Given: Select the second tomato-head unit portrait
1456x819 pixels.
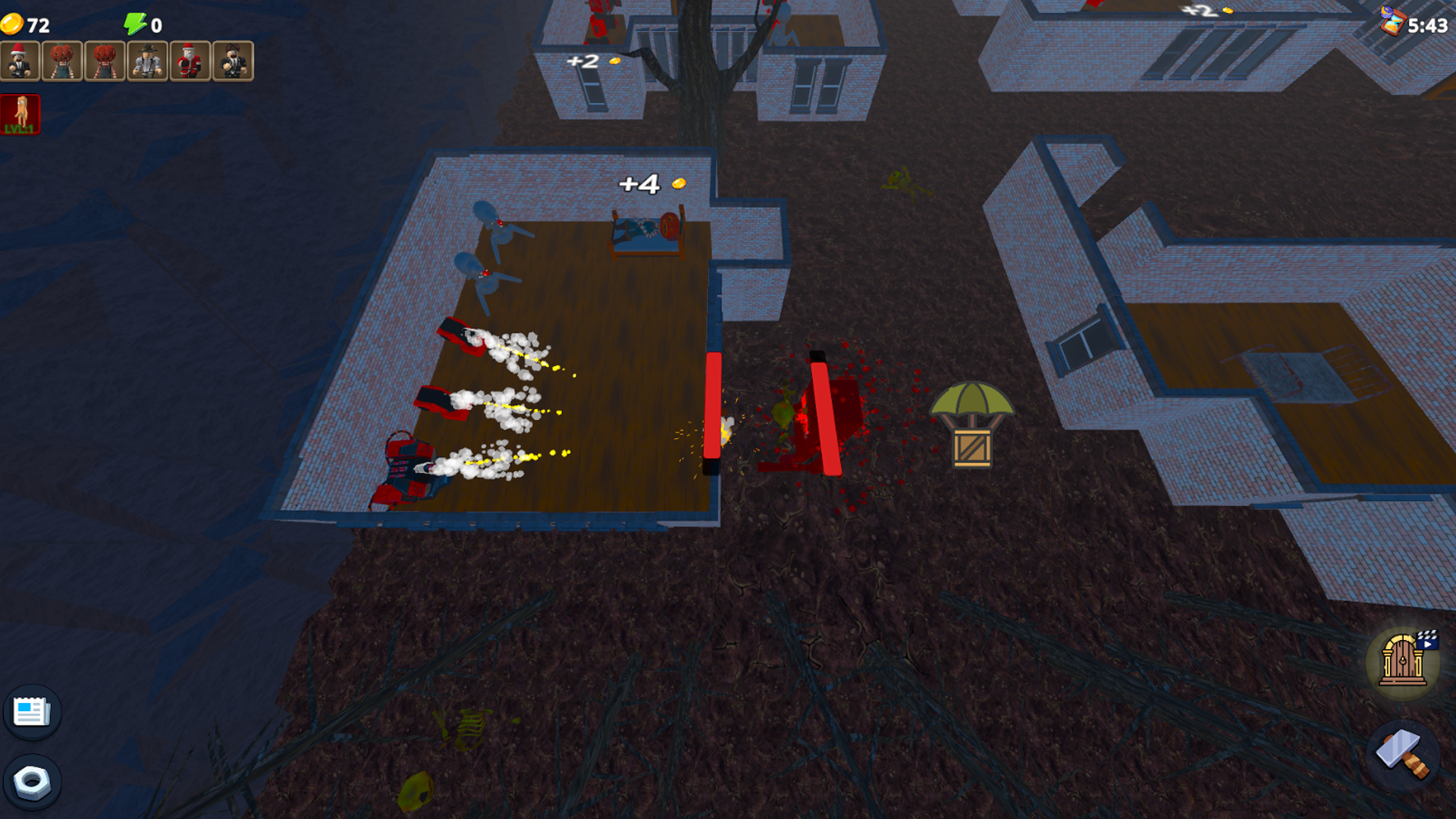Looking at the screenshot, I should pyautogui.click(x=106, y=61).
